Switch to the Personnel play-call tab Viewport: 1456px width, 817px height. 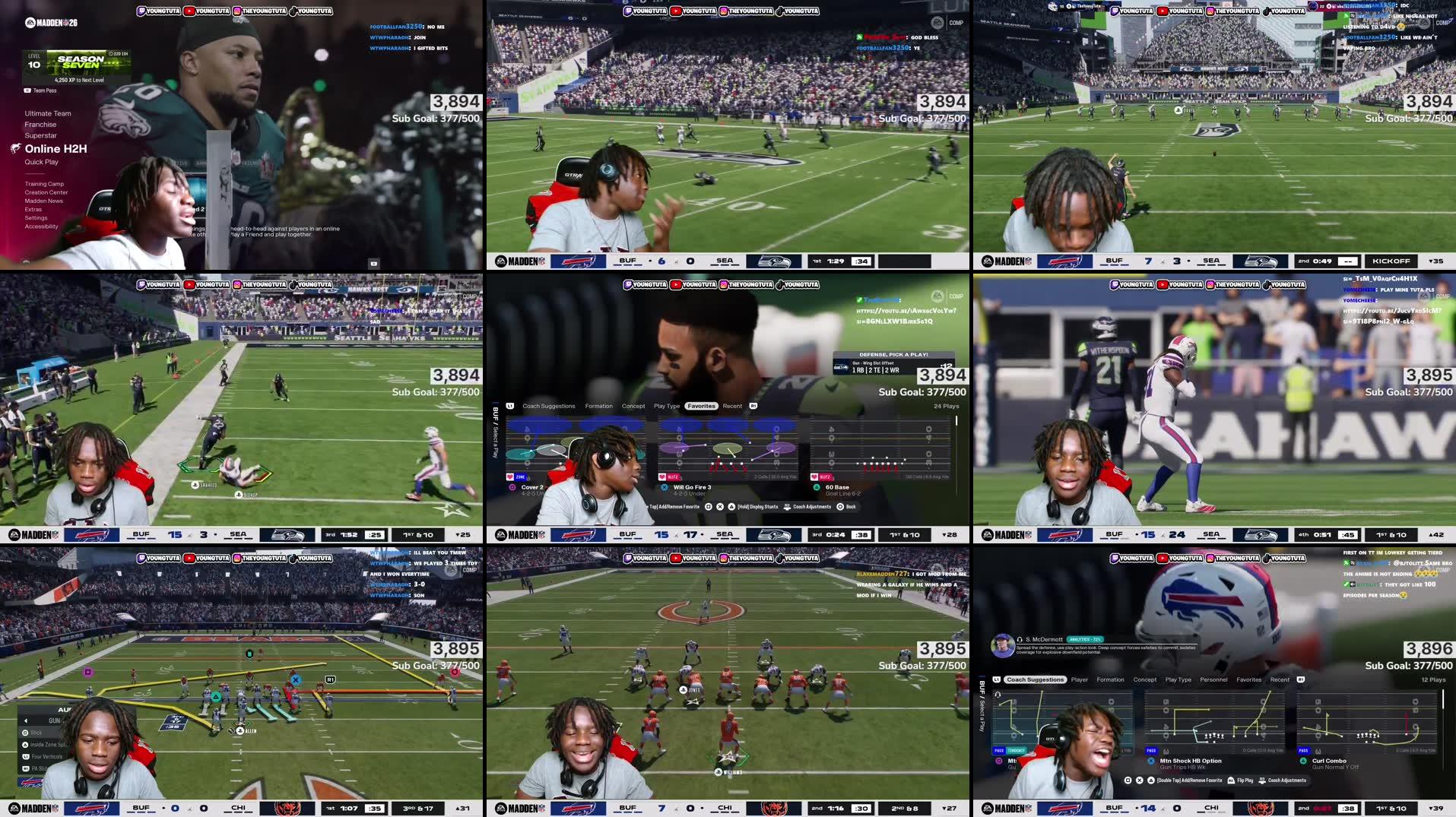point(1213,679)
